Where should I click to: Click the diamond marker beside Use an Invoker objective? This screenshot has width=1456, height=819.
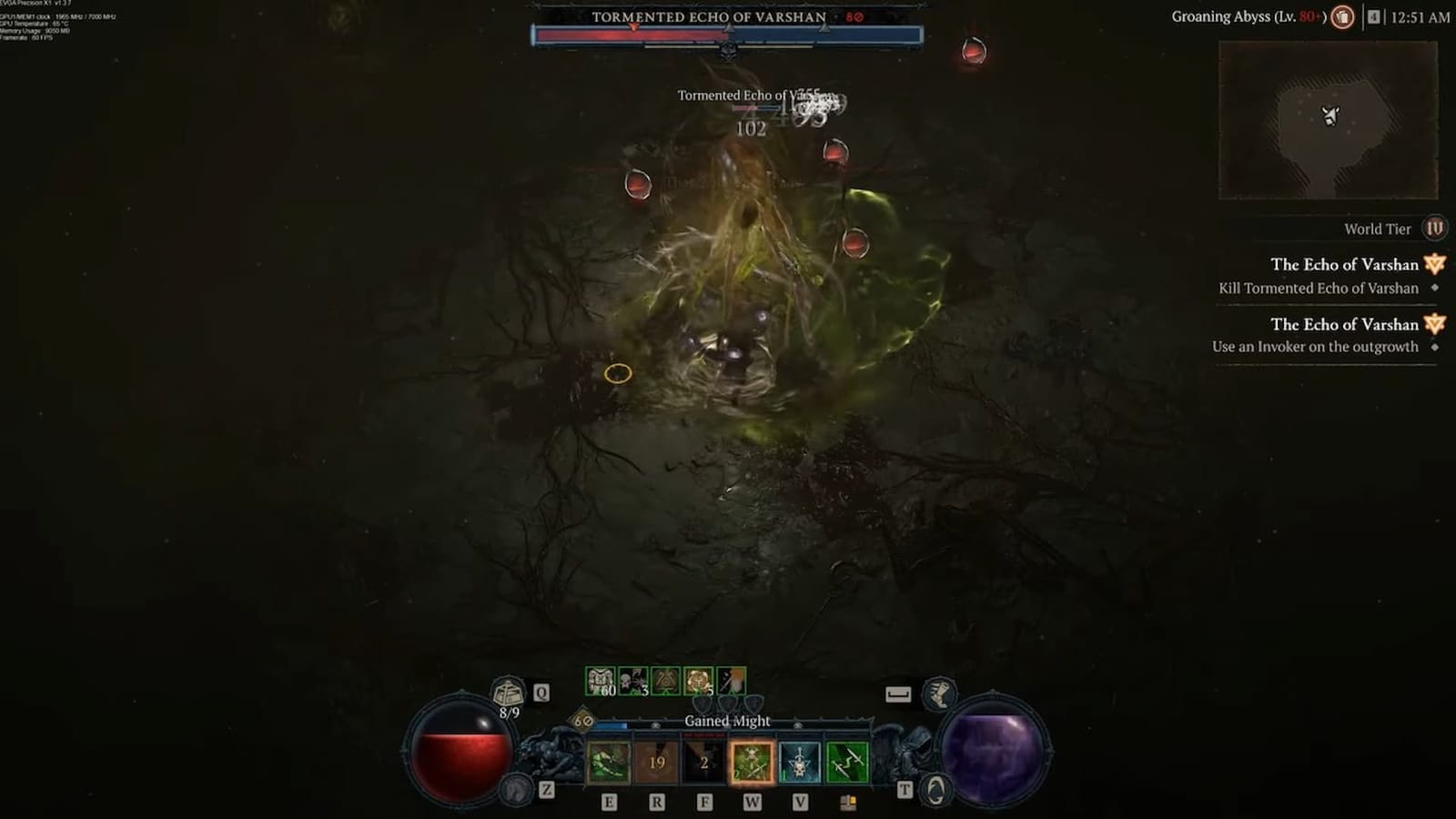pyautogui.click(x=1434, y=346)
